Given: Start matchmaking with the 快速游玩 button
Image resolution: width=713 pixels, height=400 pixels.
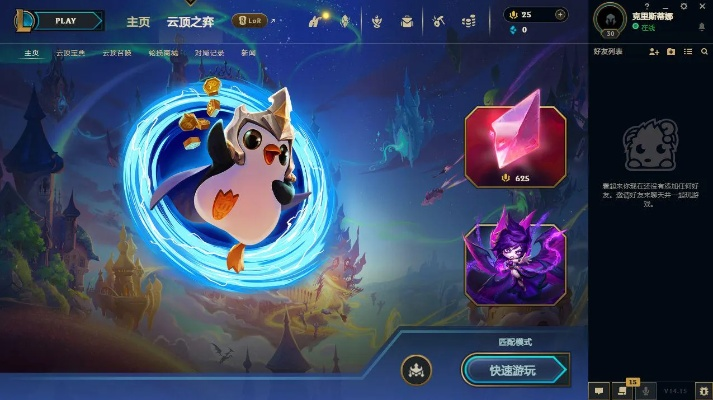Looking at the screenshot, I should point(513,370).
